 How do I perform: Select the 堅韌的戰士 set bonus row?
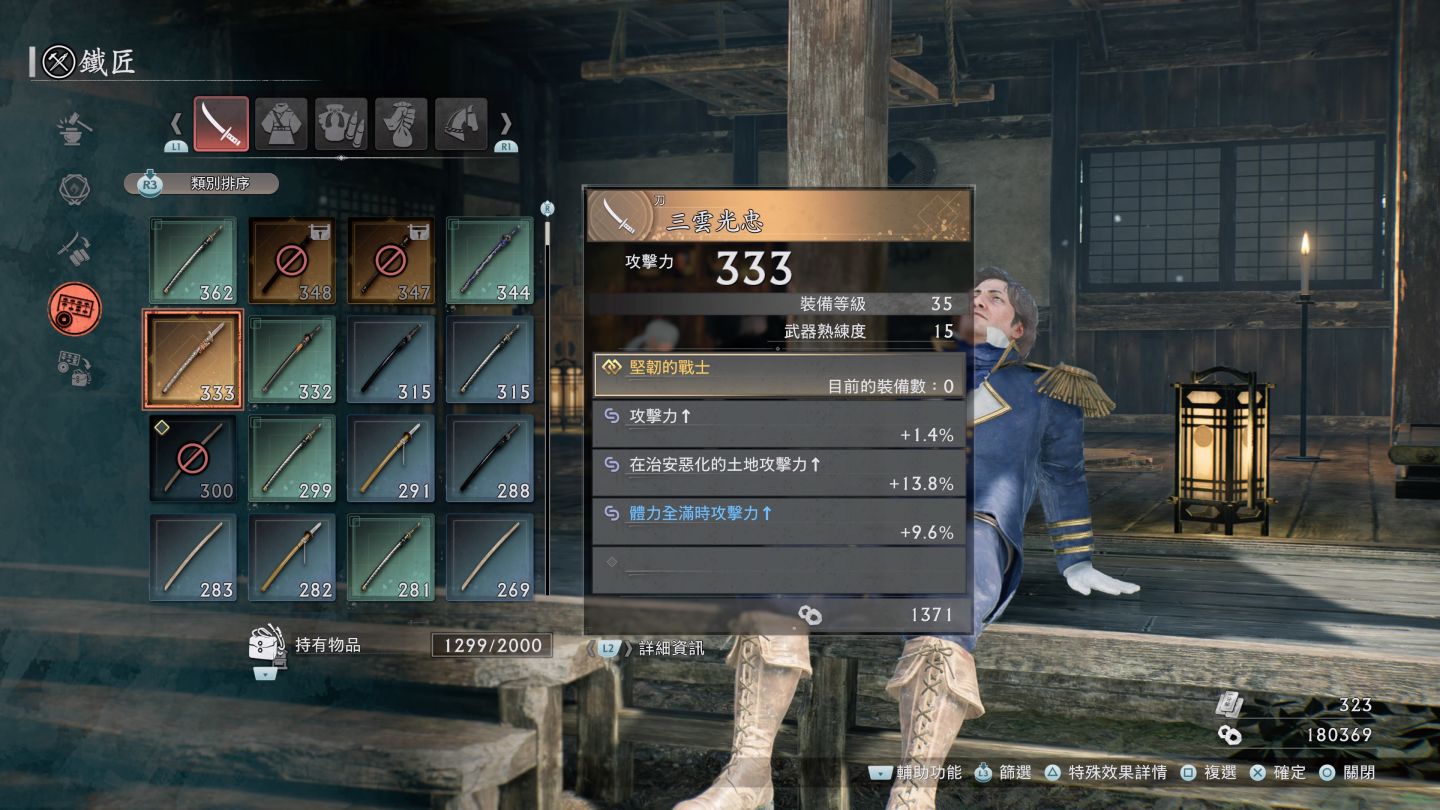coord(779,376)
